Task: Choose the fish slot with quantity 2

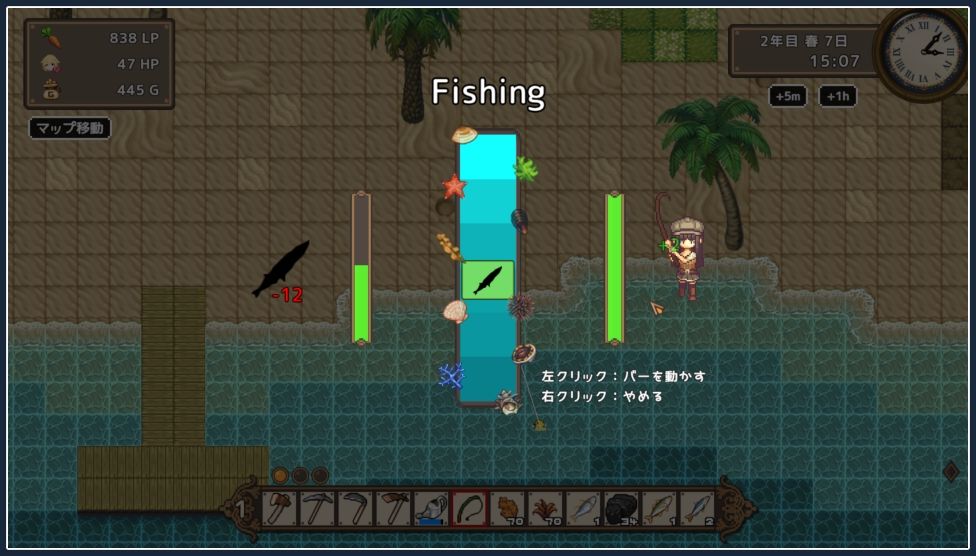Action: [x=698, y=509]
